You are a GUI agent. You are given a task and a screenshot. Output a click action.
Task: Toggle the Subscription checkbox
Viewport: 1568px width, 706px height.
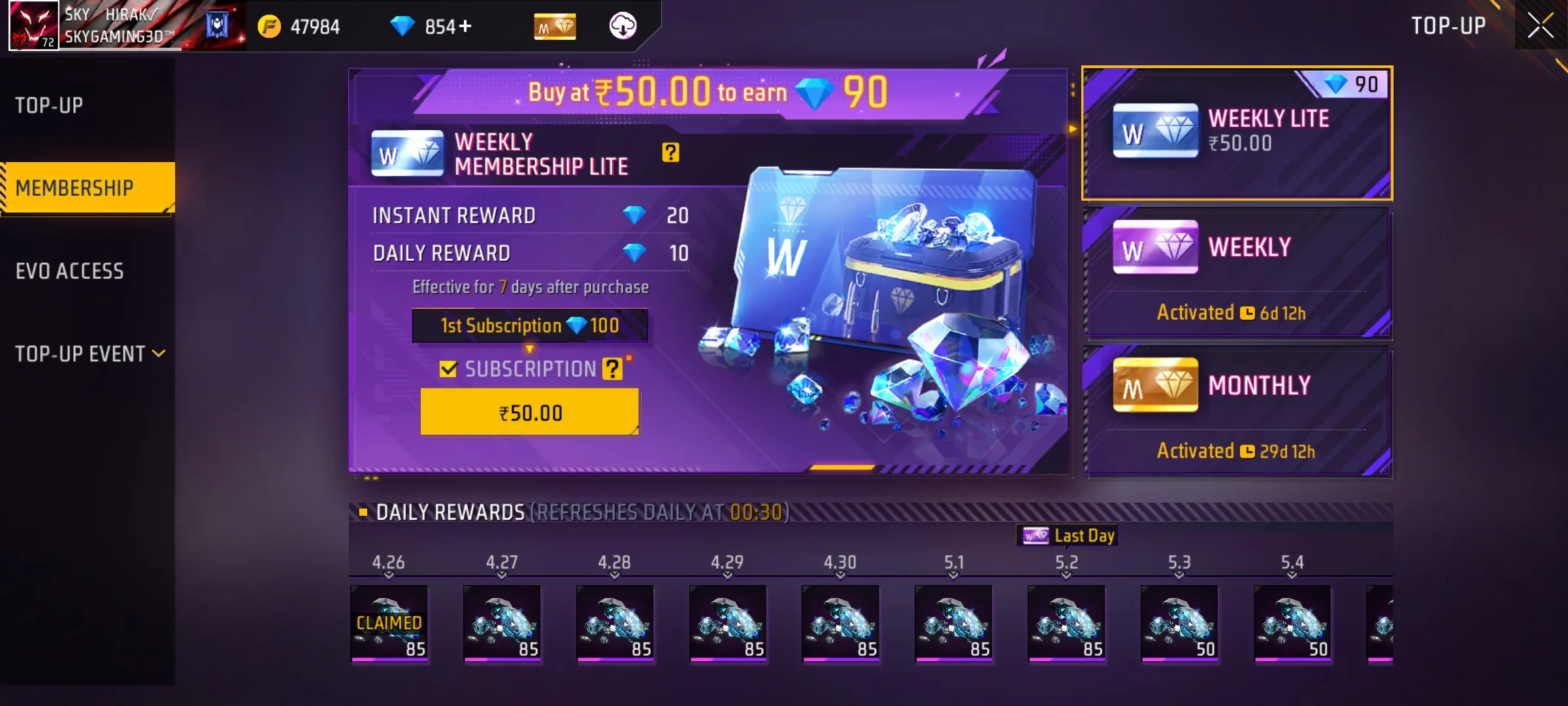pos(448,369)
